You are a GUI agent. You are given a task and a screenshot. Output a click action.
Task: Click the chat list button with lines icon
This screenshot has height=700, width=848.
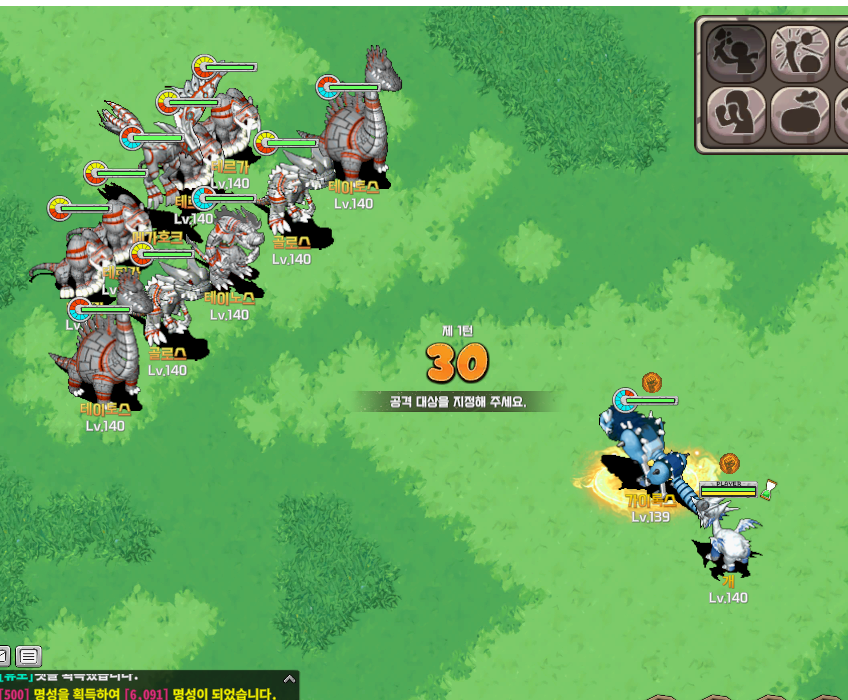[29, 657]
